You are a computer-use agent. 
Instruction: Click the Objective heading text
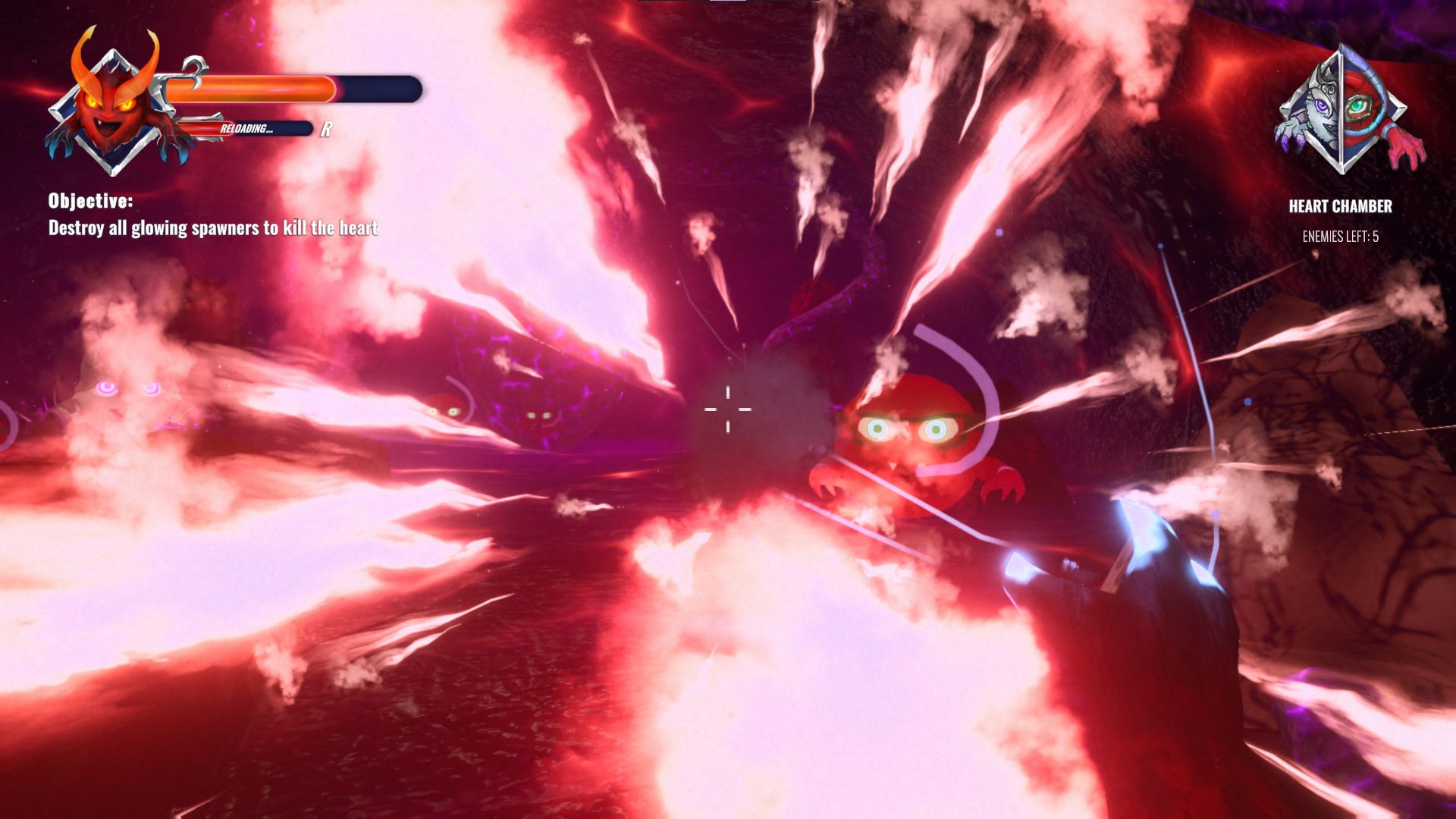91,201
